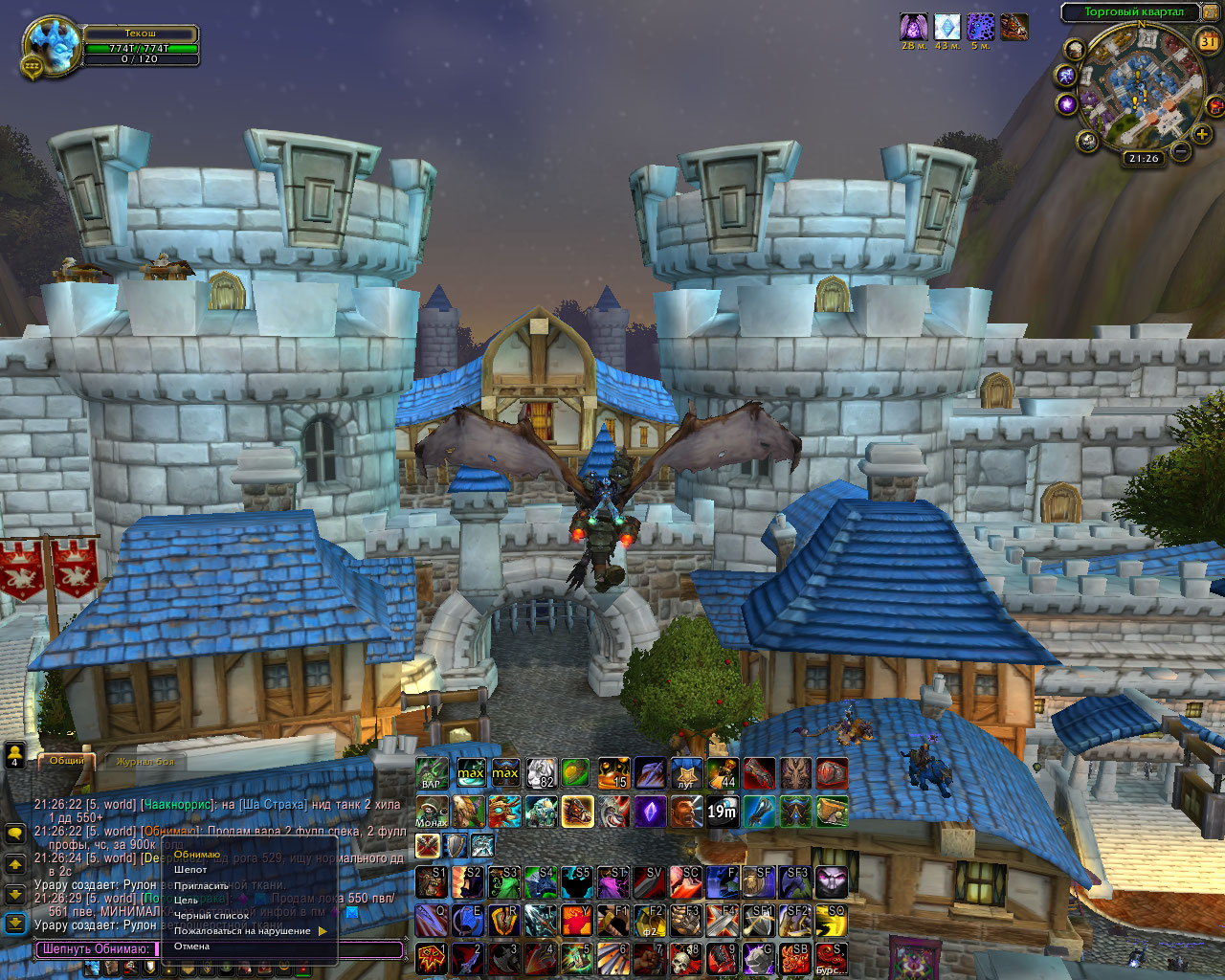Jump chat to bottom with the blue-highlighted arrow
The width and height of the screenshot is (1225, 980).
coord(15,923)
